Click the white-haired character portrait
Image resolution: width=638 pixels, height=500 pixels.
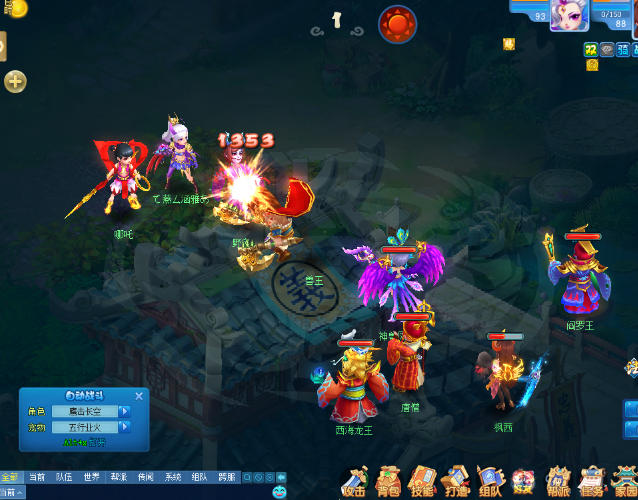[x=568, y=16]
